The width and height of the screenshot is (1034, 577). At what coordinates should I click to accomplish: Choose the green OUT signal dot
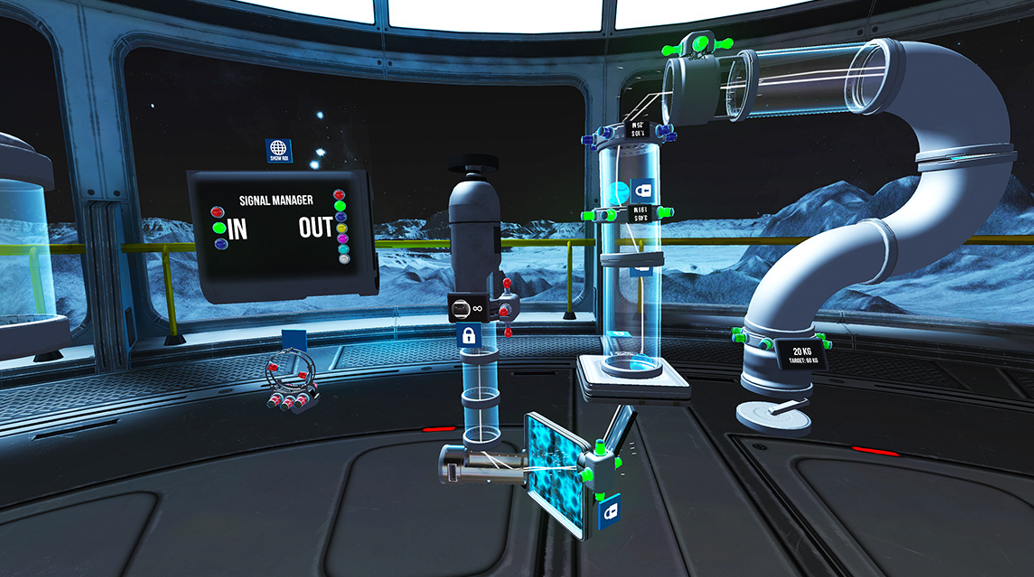[339, 206]
